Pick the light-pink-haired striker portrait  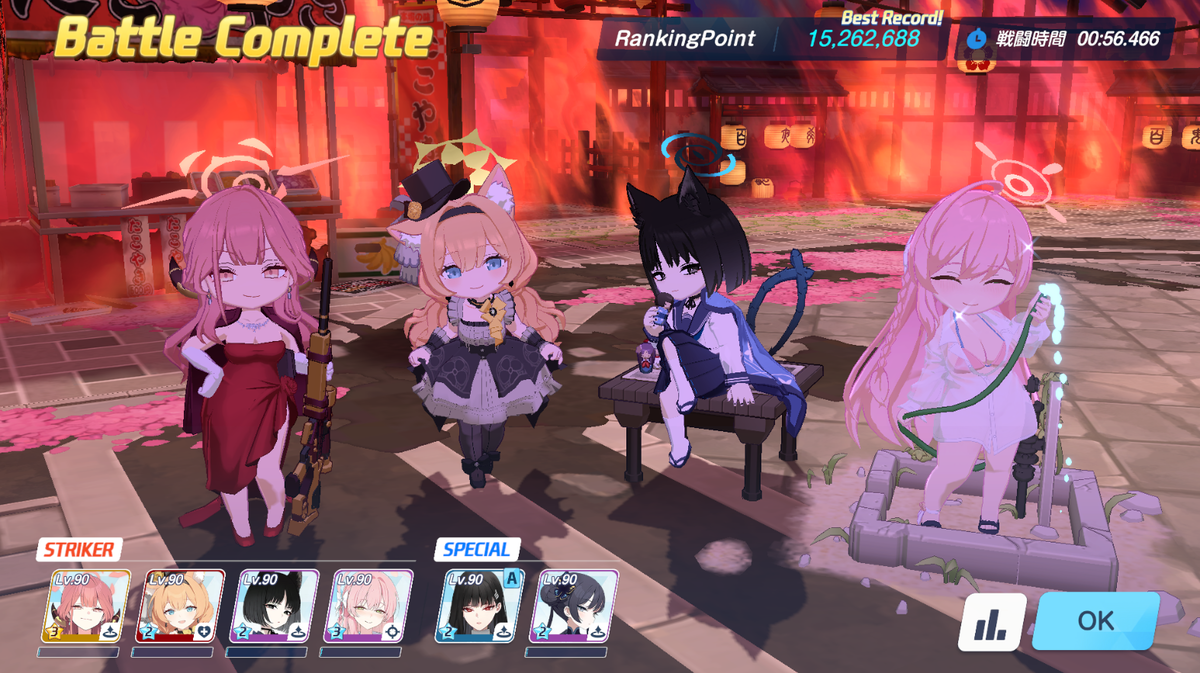[x=369, y=606]
